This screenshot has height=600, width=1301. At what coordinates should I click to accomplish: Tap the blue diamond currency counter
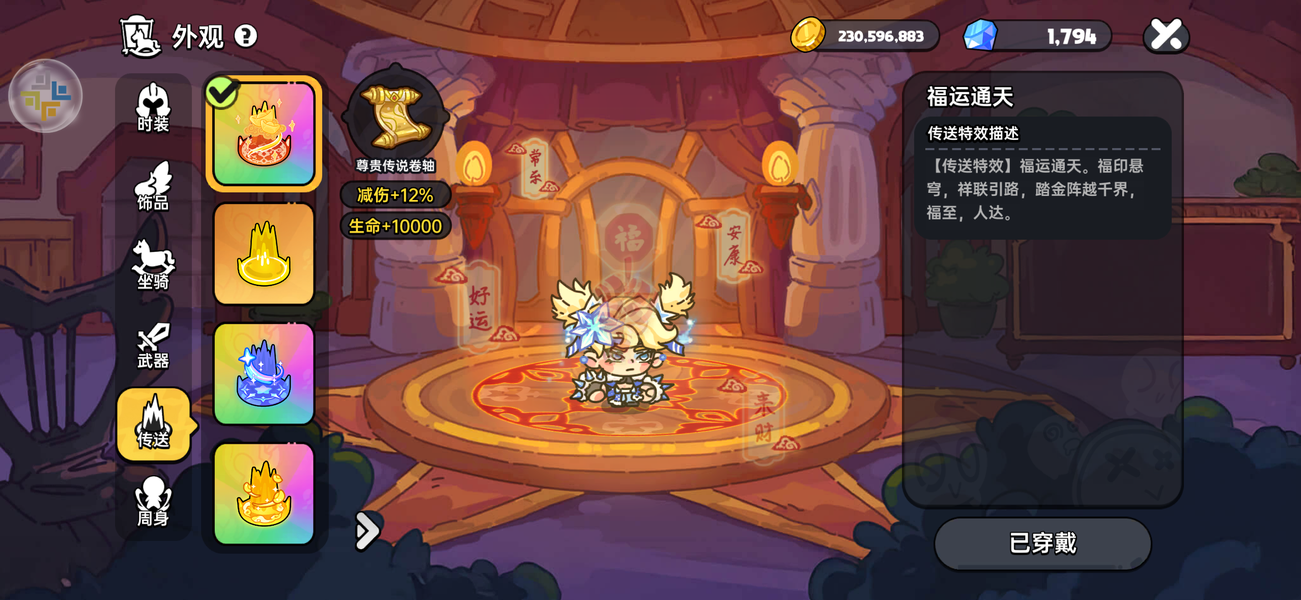point(1037,36)
